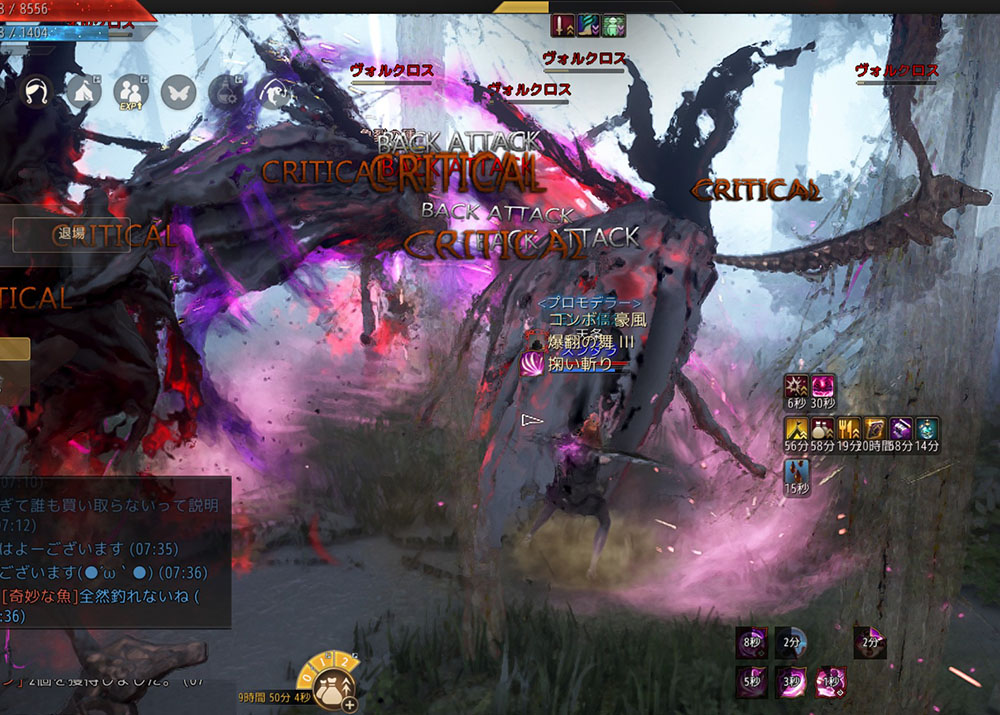Open the potion with gear settings icon

(x=224, y=93)
